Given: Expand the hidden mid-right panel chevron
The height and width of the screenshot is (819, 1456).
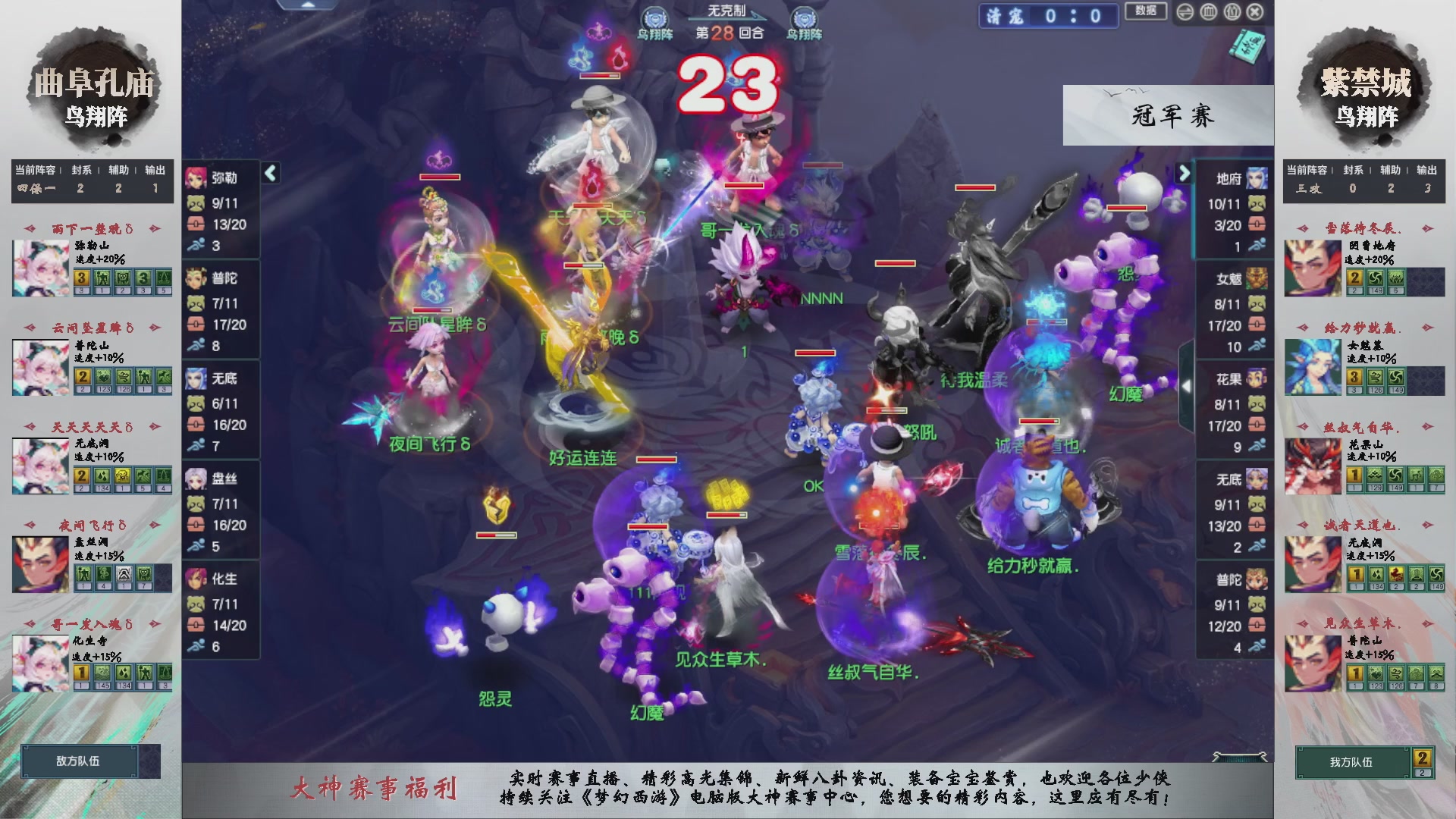Looking at the screenshot, I should tap(1187, 387).
